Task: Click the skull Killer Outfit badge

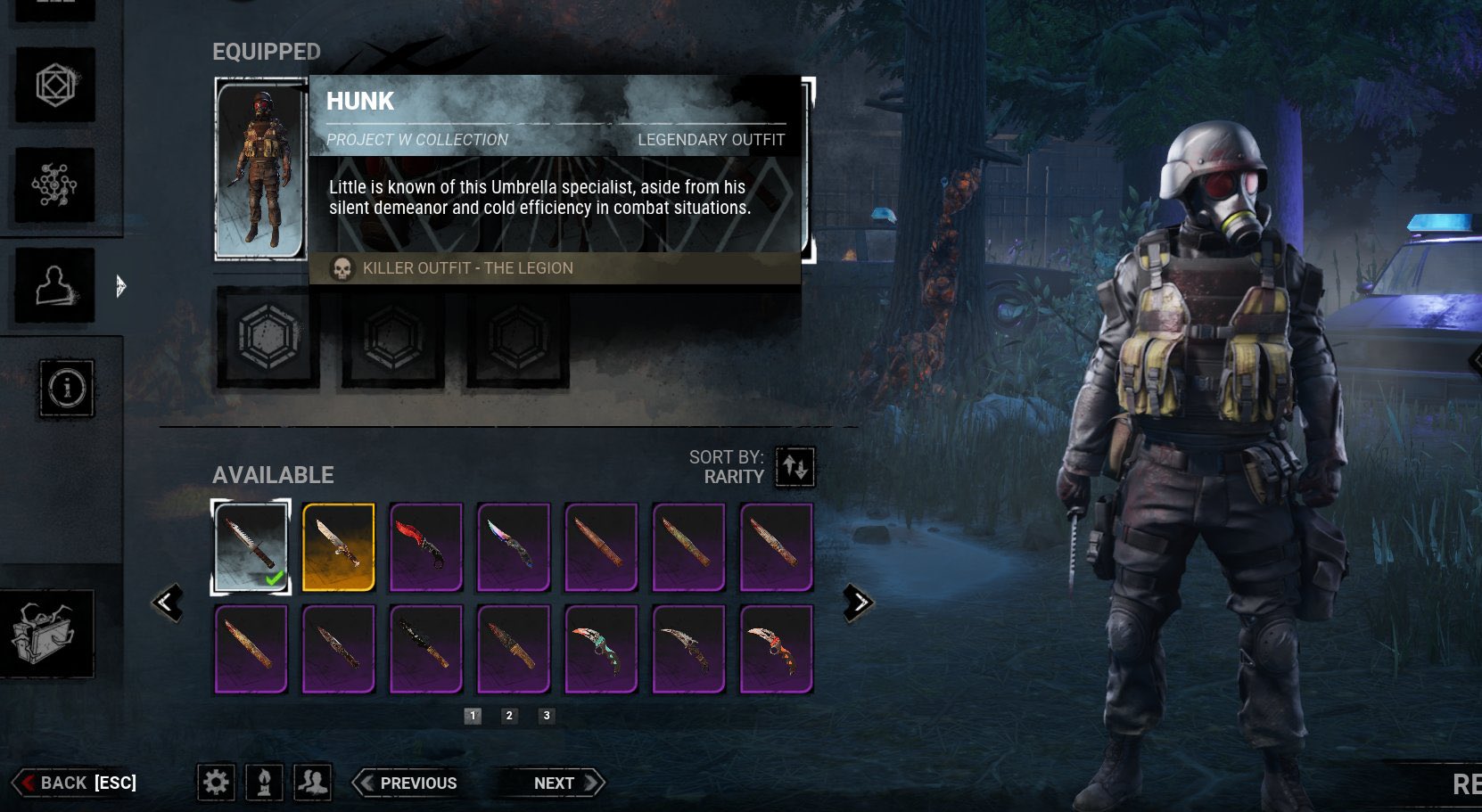Action: [342, 267]
